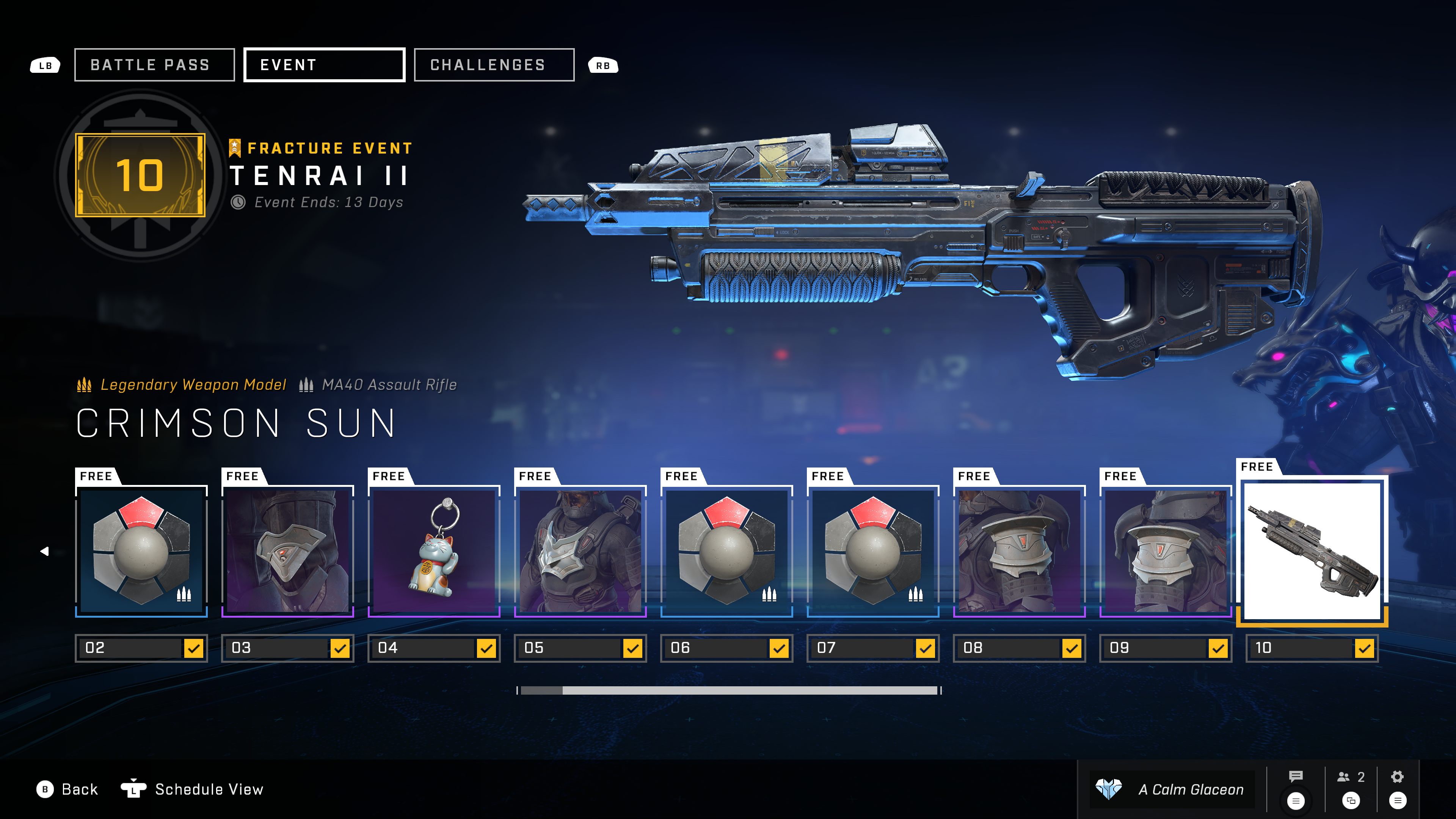Open the Challenges tab
1456x819 pixels.
(x=494, y=65)
